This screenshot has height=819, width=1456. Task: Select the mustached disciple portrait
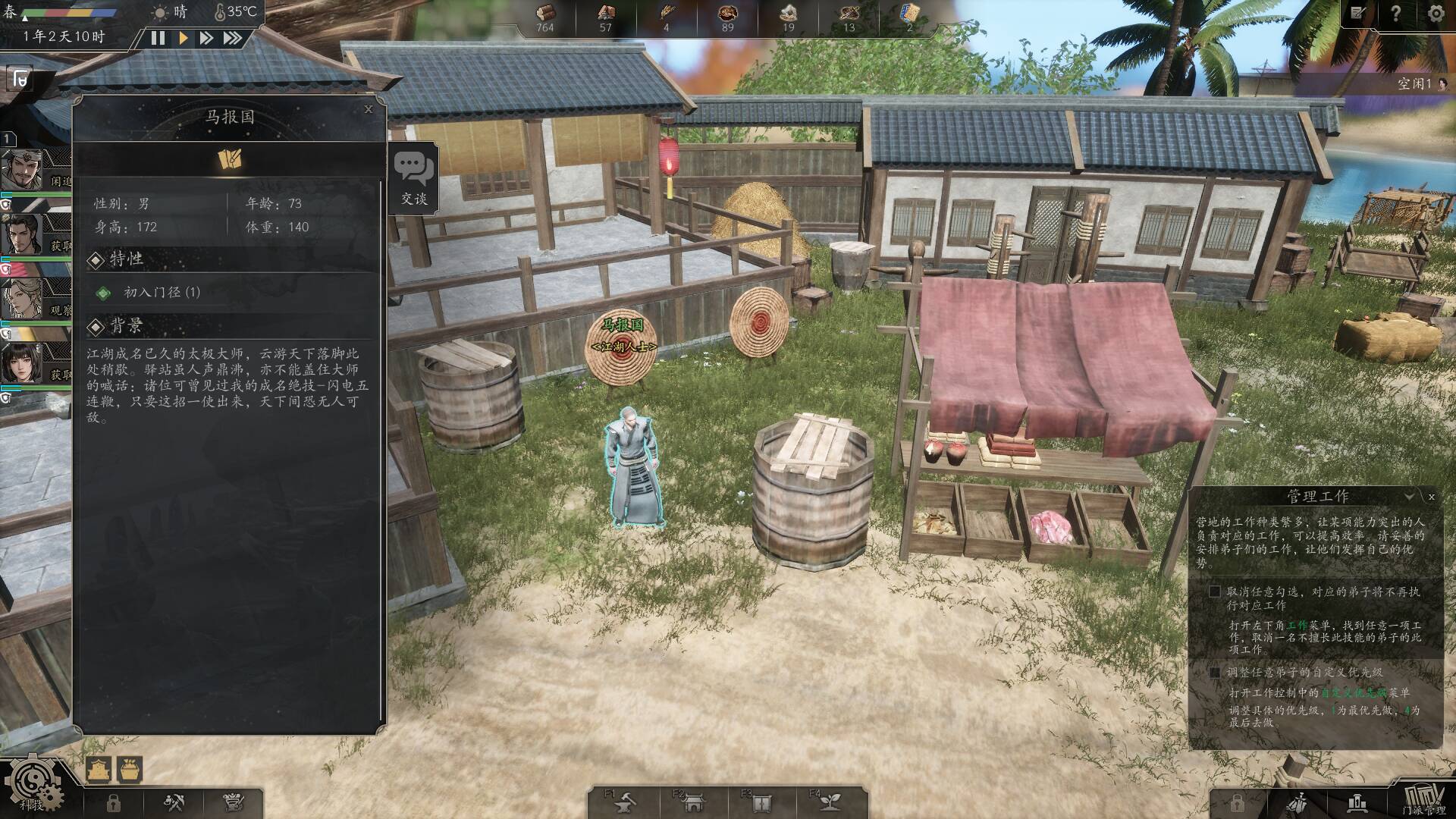point(27,170)
